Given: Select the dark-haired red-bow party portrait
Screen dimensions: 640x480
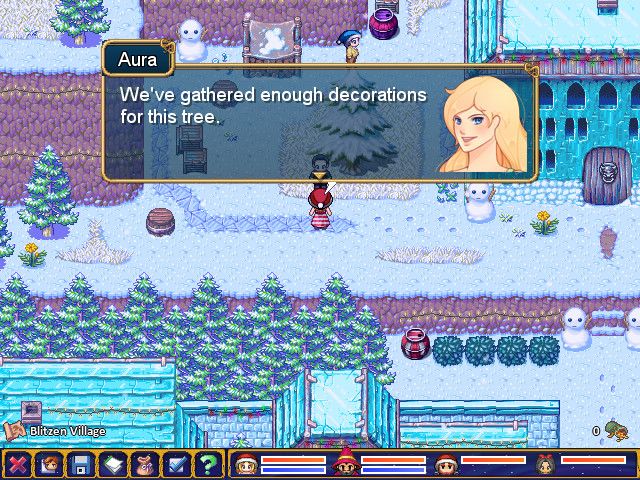Looking at the screenshot, I should click(545, 464).
